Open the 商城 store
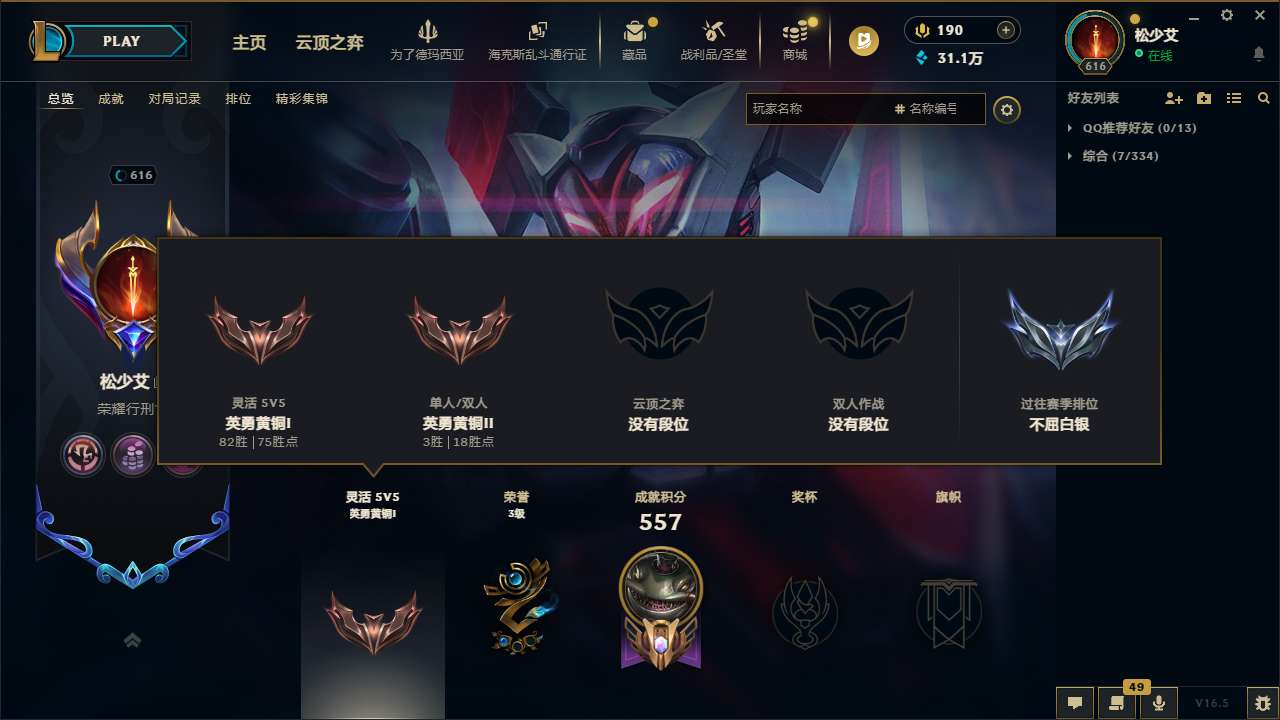Viewport: 1280px width, 720px height. click(x=794, y=40)
